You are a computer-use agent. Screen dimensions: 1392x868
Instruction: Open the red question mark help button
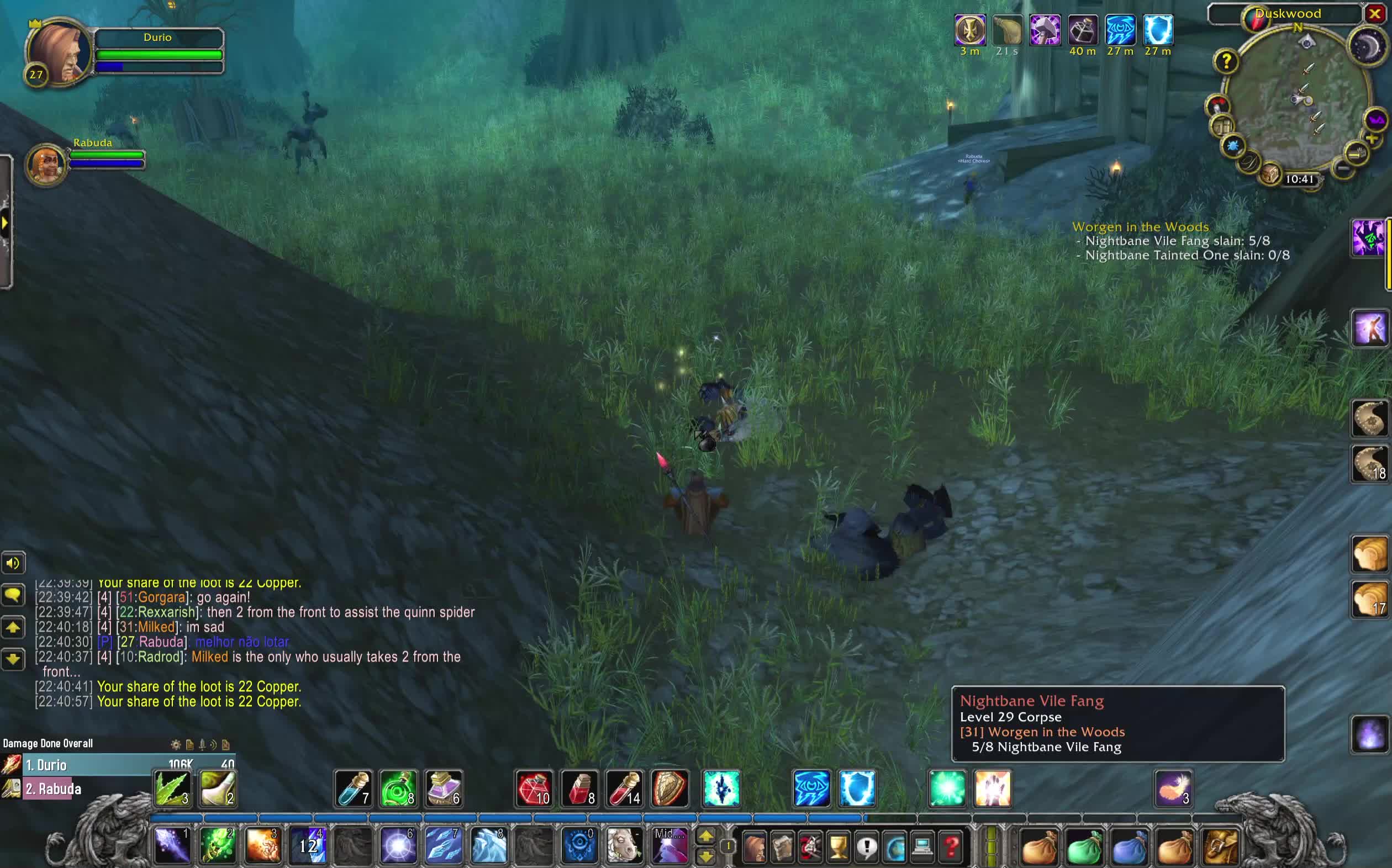coord(951,845)
